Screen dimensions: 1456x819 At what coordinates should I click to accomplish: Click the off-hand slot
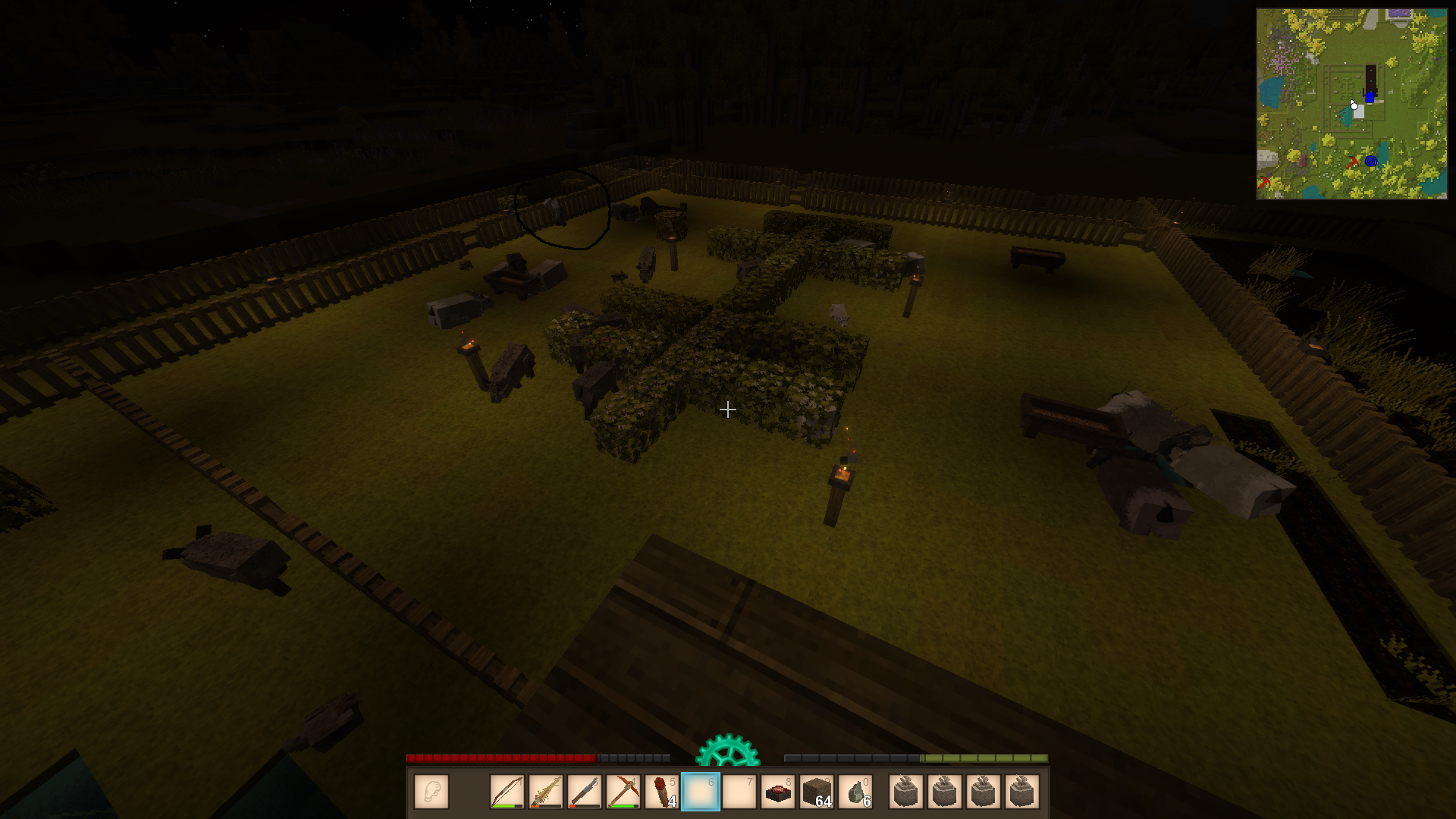pyautogui.click(x=431, y=792)
